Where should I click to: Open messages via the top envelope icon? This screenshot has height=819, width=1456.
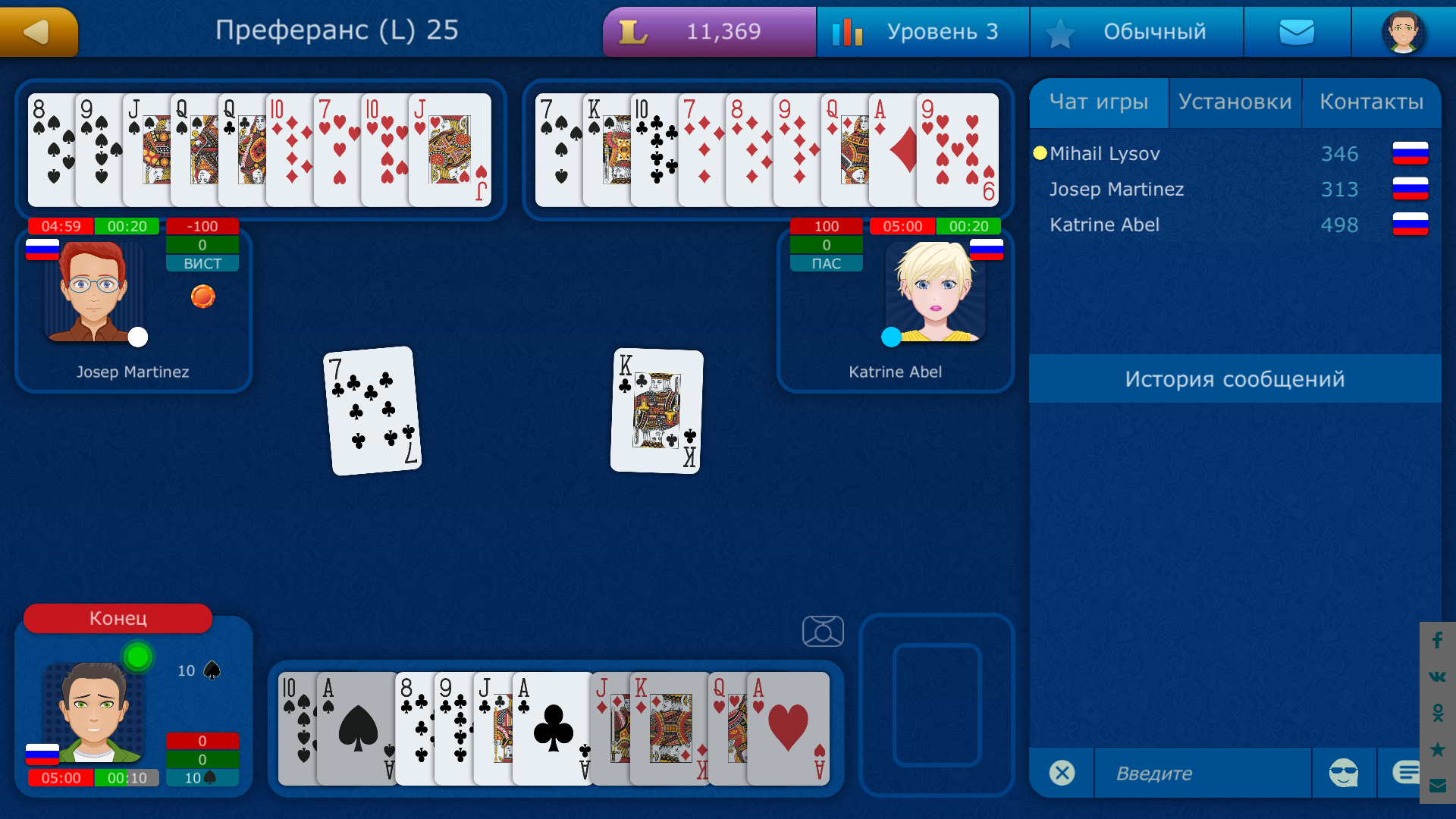(x=1297, y=31)
